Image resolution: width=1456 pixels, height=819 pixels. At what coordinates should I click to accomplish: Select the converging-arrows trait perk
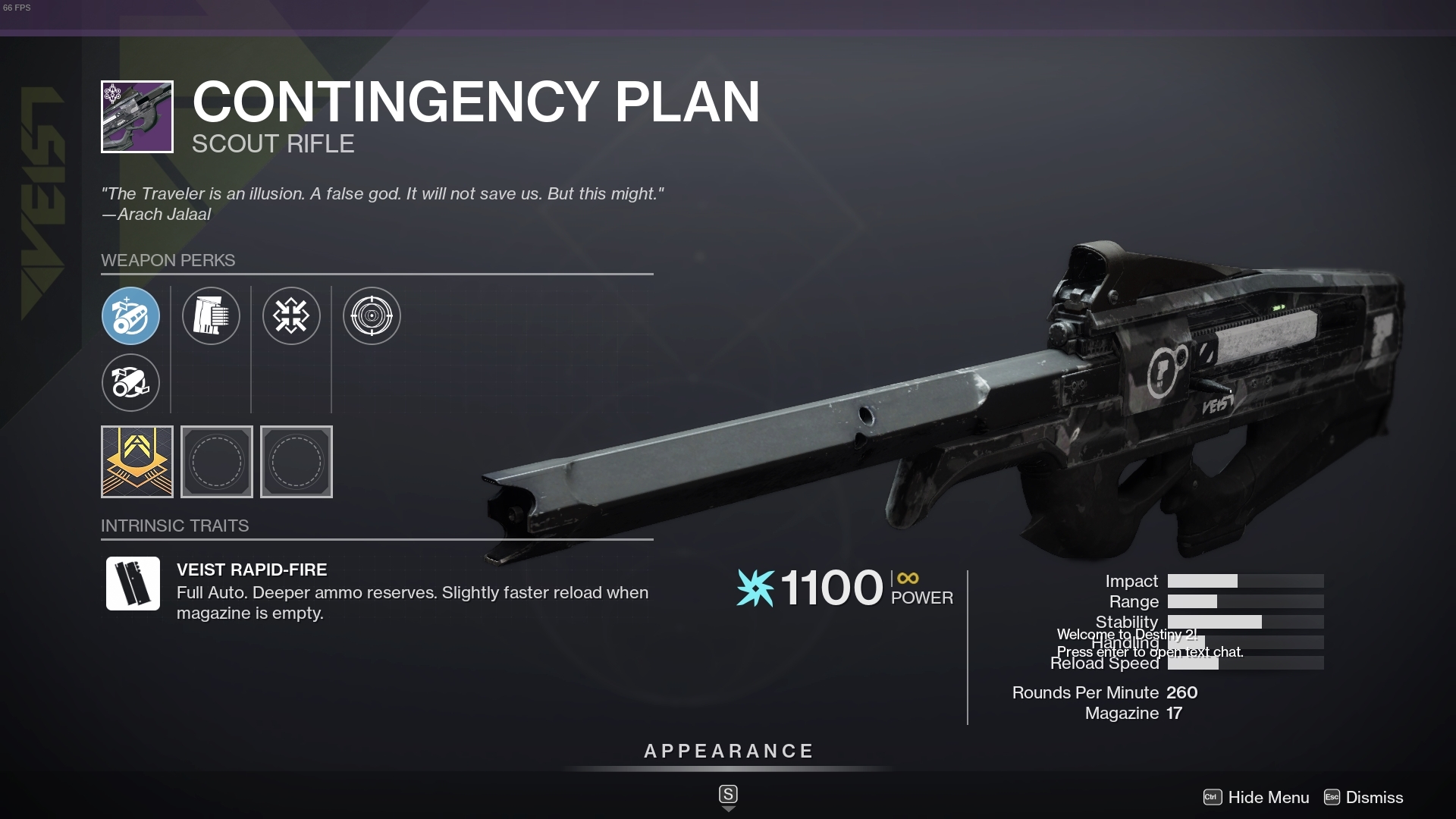coord(291,316)
